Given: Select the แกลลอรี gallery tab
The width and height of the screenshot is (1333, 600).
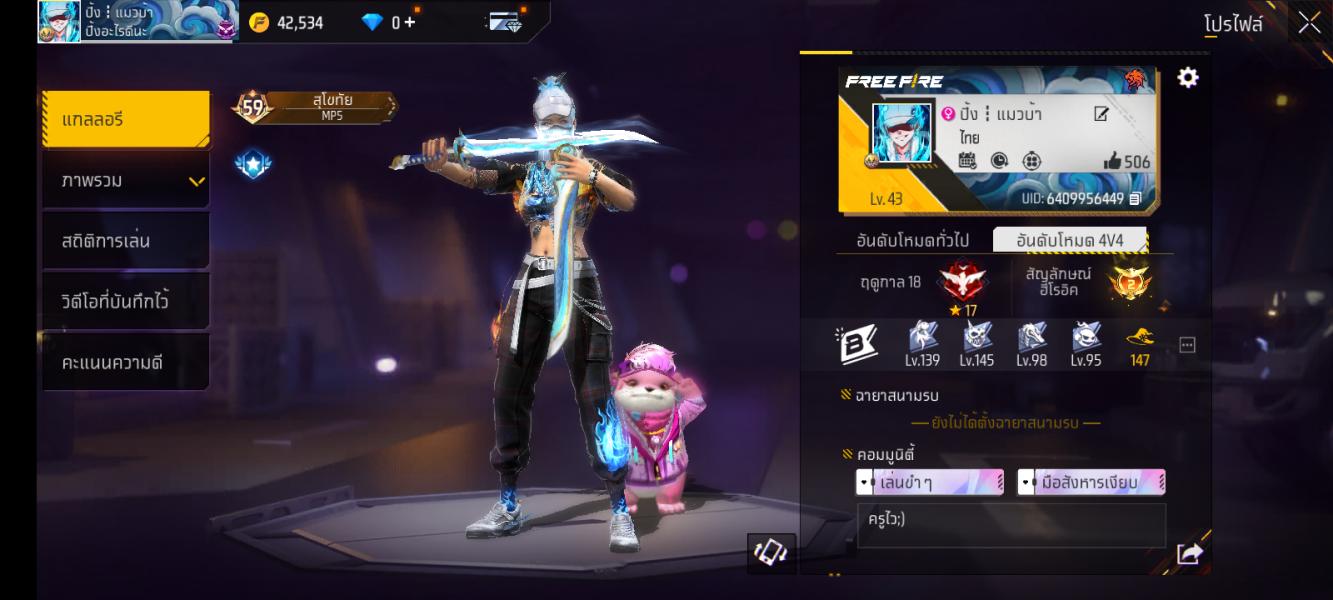Looking at the screenshot, I should [125, 119].
